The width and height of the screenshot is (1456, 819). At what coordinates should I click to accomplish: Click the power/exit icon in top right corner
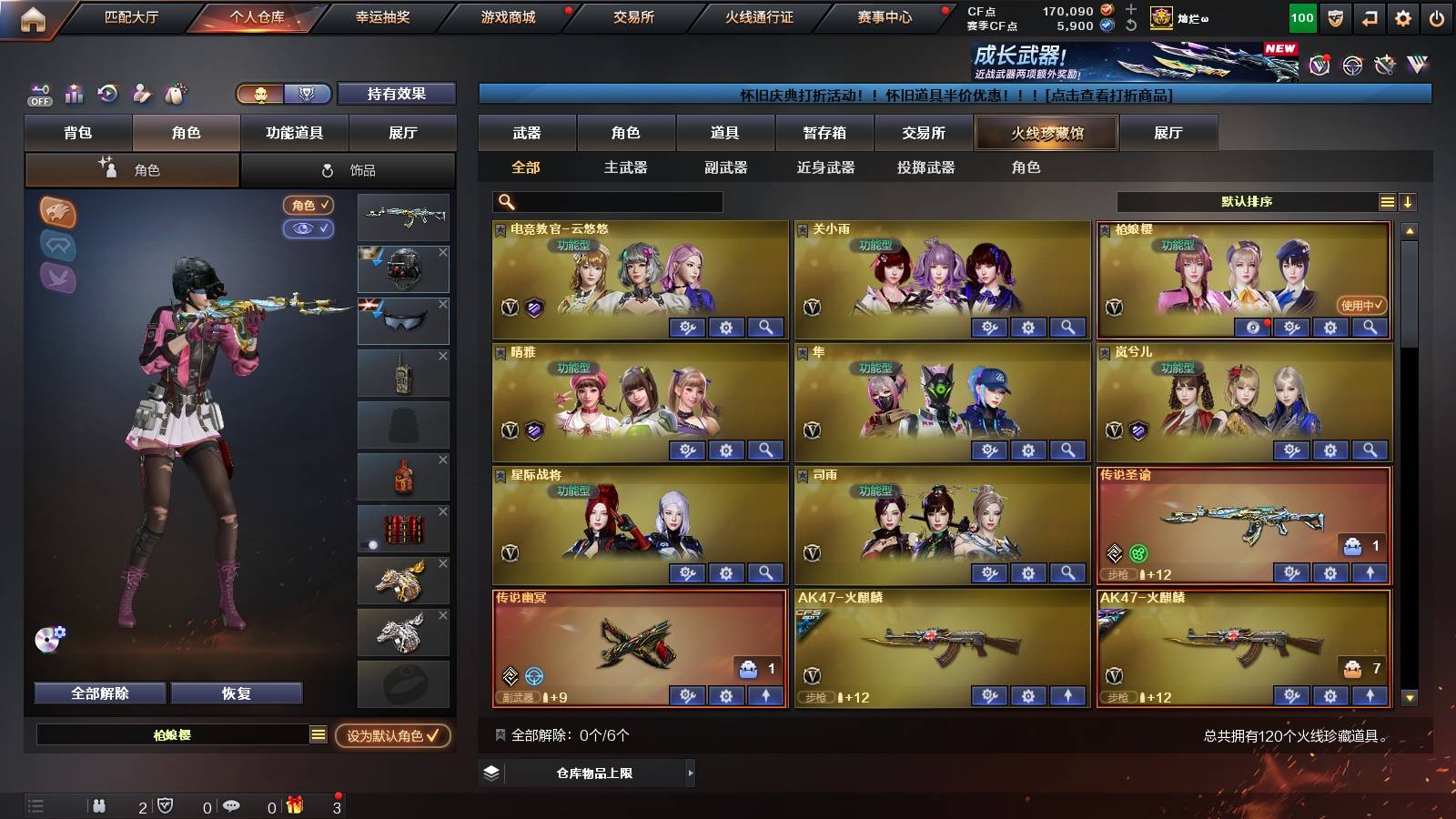[1437, 16]
